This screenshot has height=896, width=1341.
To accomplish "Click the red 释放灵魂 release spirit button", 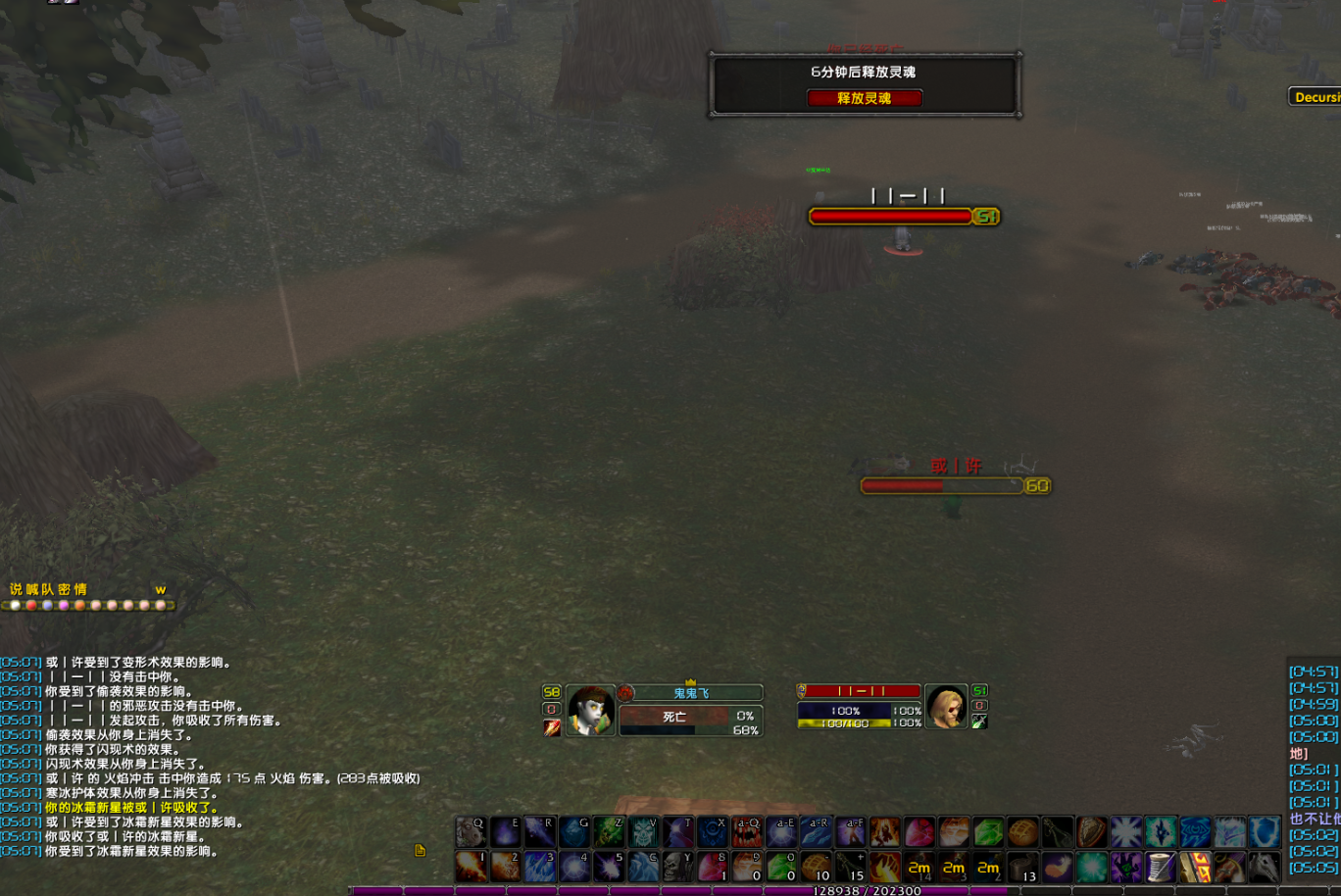I will tap(864, 98).
